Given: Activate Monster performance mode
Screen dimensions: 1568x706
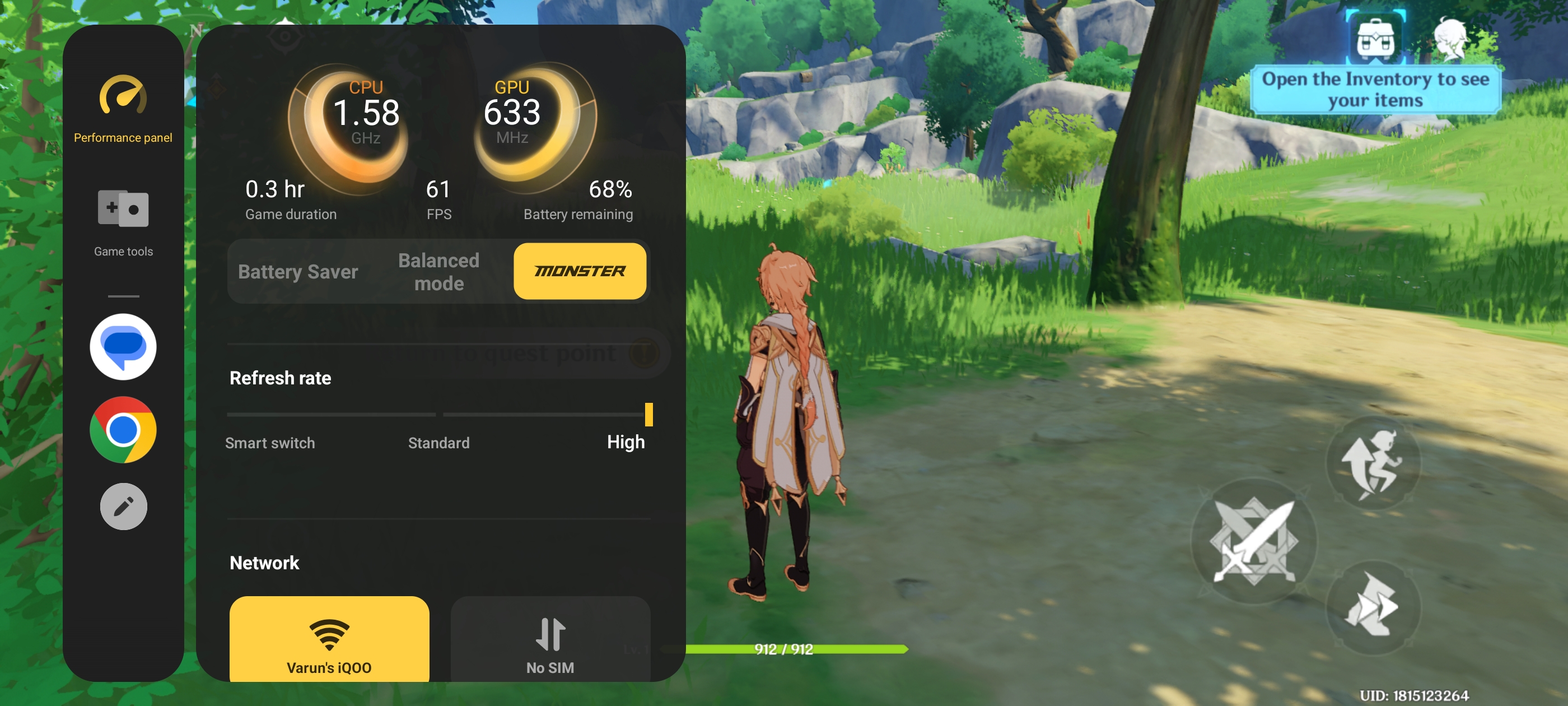Looking at the screenshot, I should tap(580, 272).
